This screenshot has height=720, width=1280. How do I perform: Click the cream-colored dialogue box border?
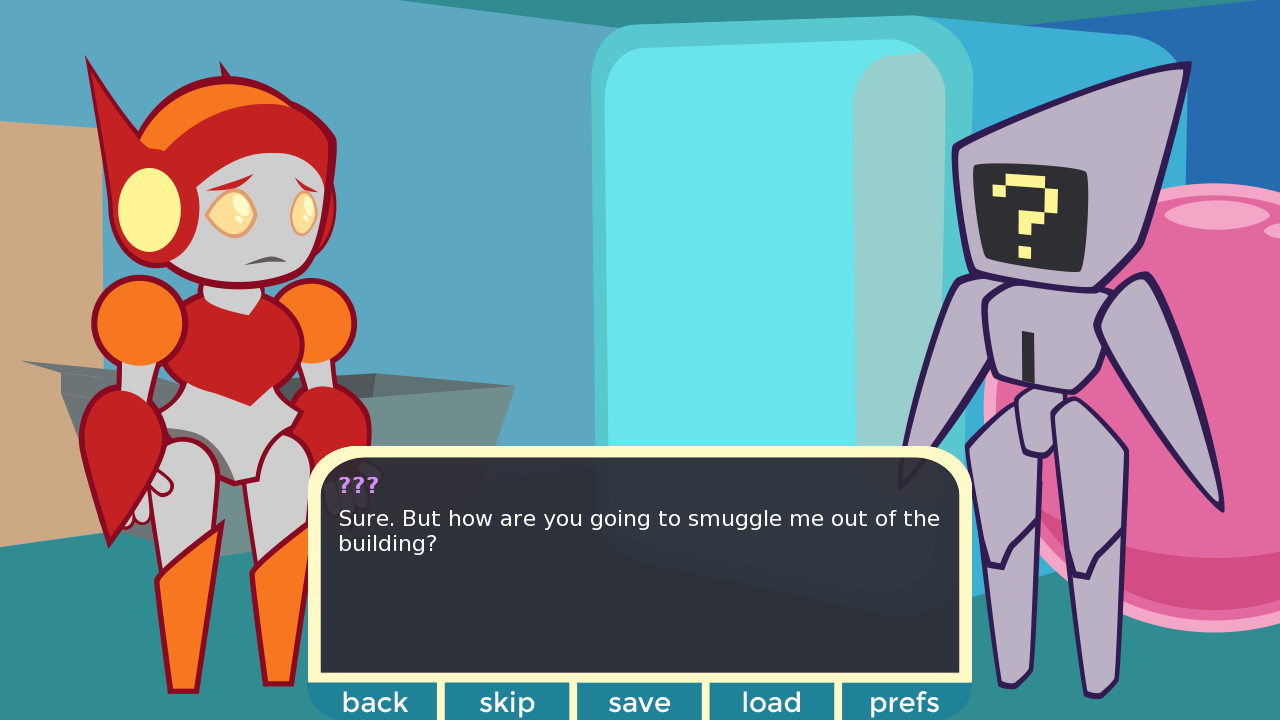640,452
